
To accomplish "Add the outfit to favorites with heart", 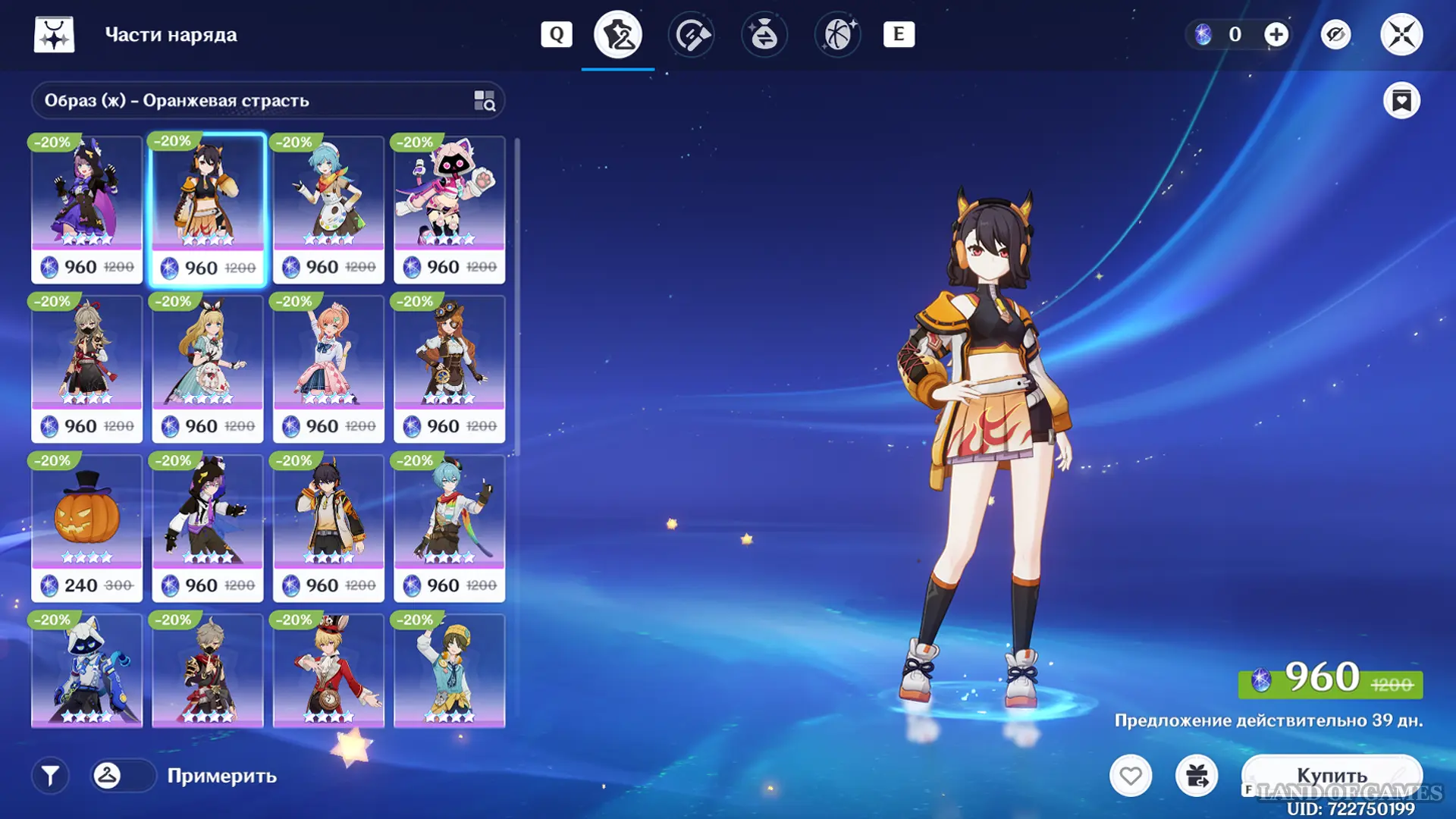I will [1131, 776].
